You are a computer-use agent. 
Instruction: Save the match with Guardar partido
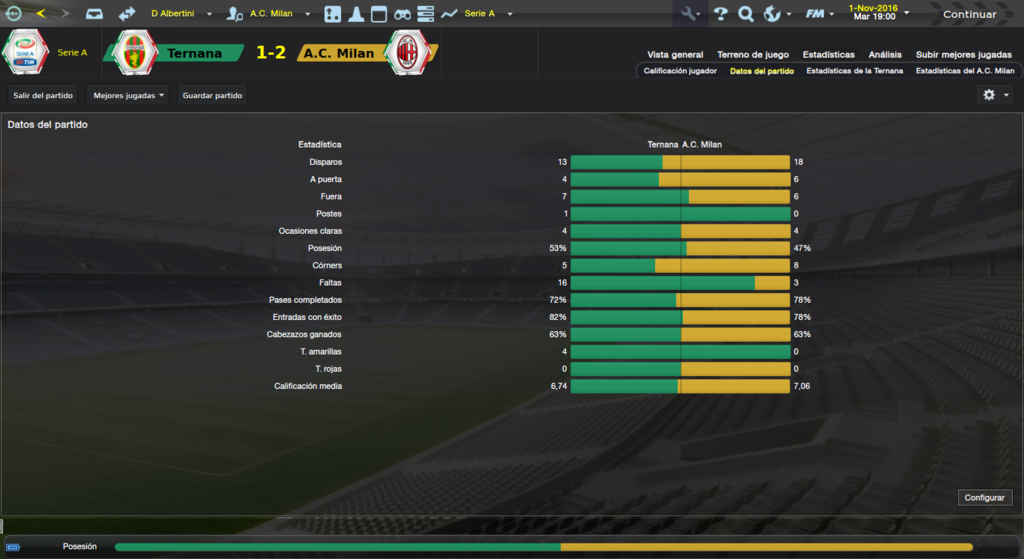212,95
